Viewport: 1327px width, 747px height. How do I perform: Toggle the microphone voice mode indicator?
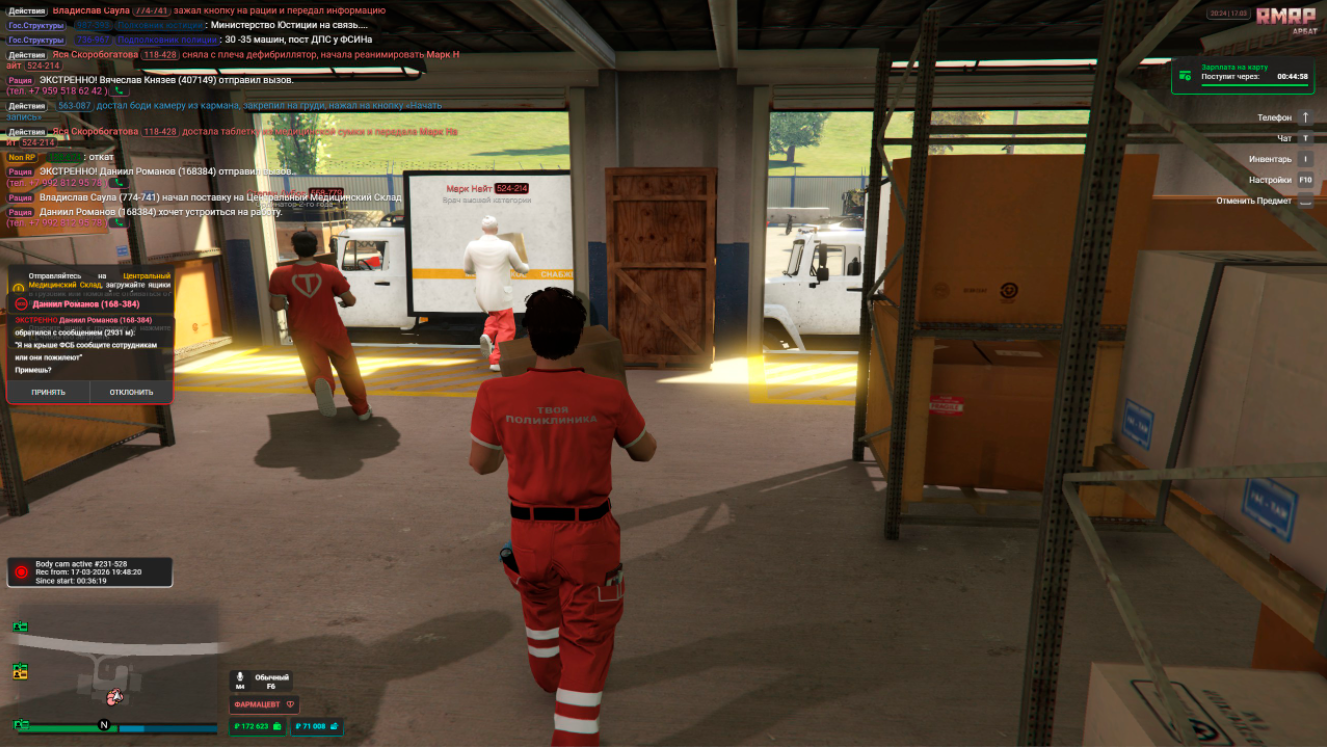(261, 681)
